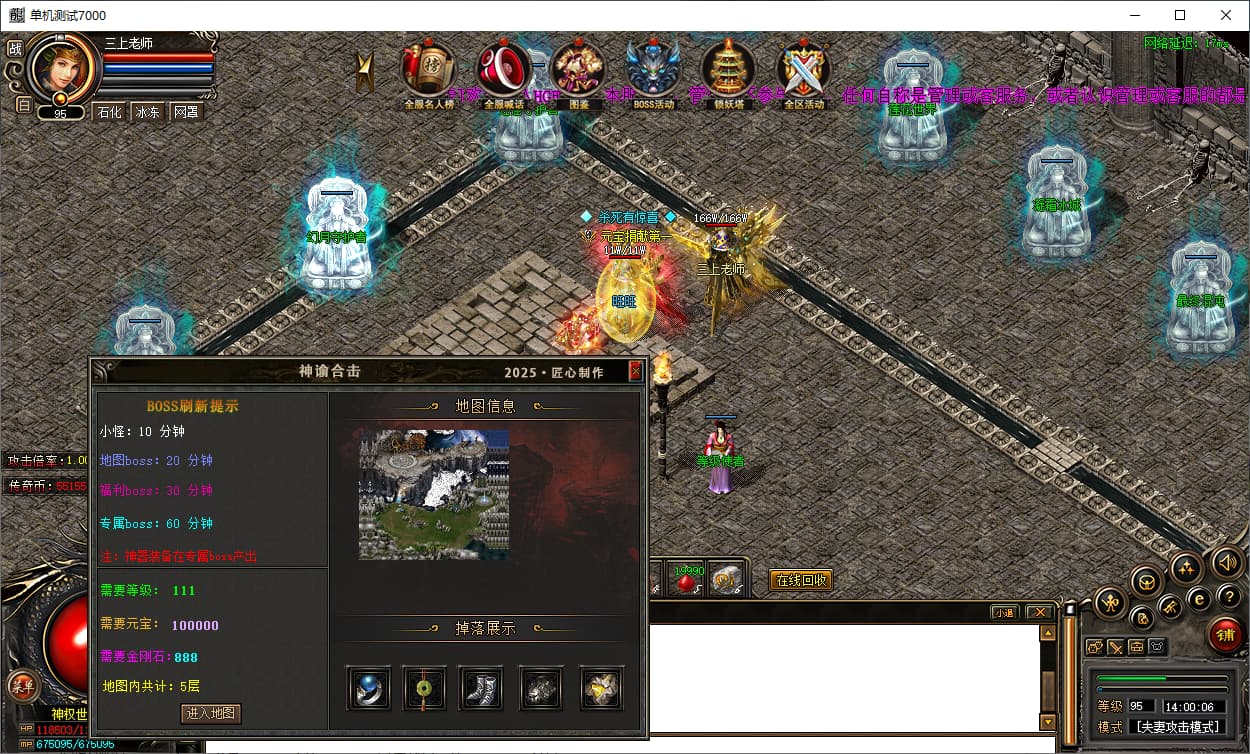Close the 神谕合击 map info panel

tap(635, 371)
